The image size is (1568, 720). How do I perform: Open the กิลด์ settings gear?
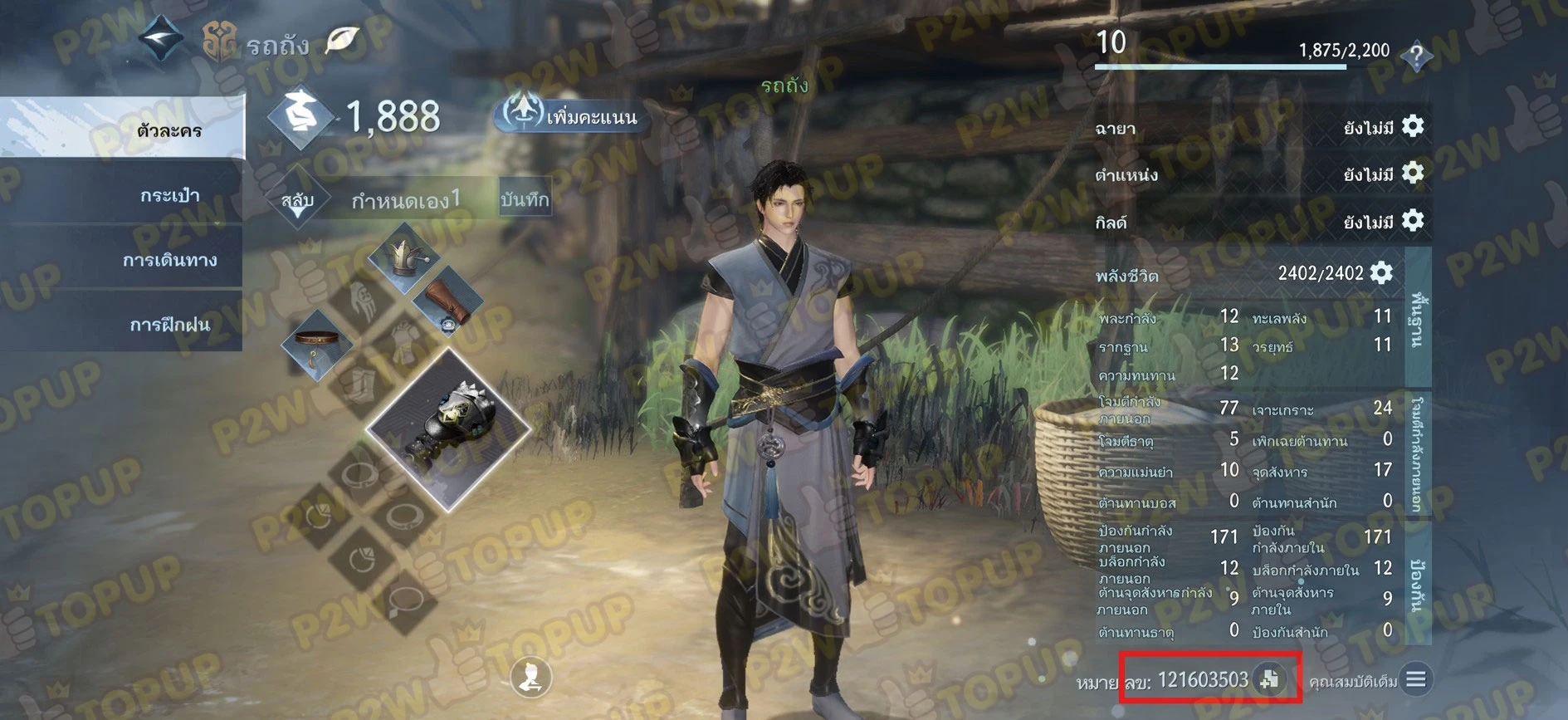[1412, 221]
